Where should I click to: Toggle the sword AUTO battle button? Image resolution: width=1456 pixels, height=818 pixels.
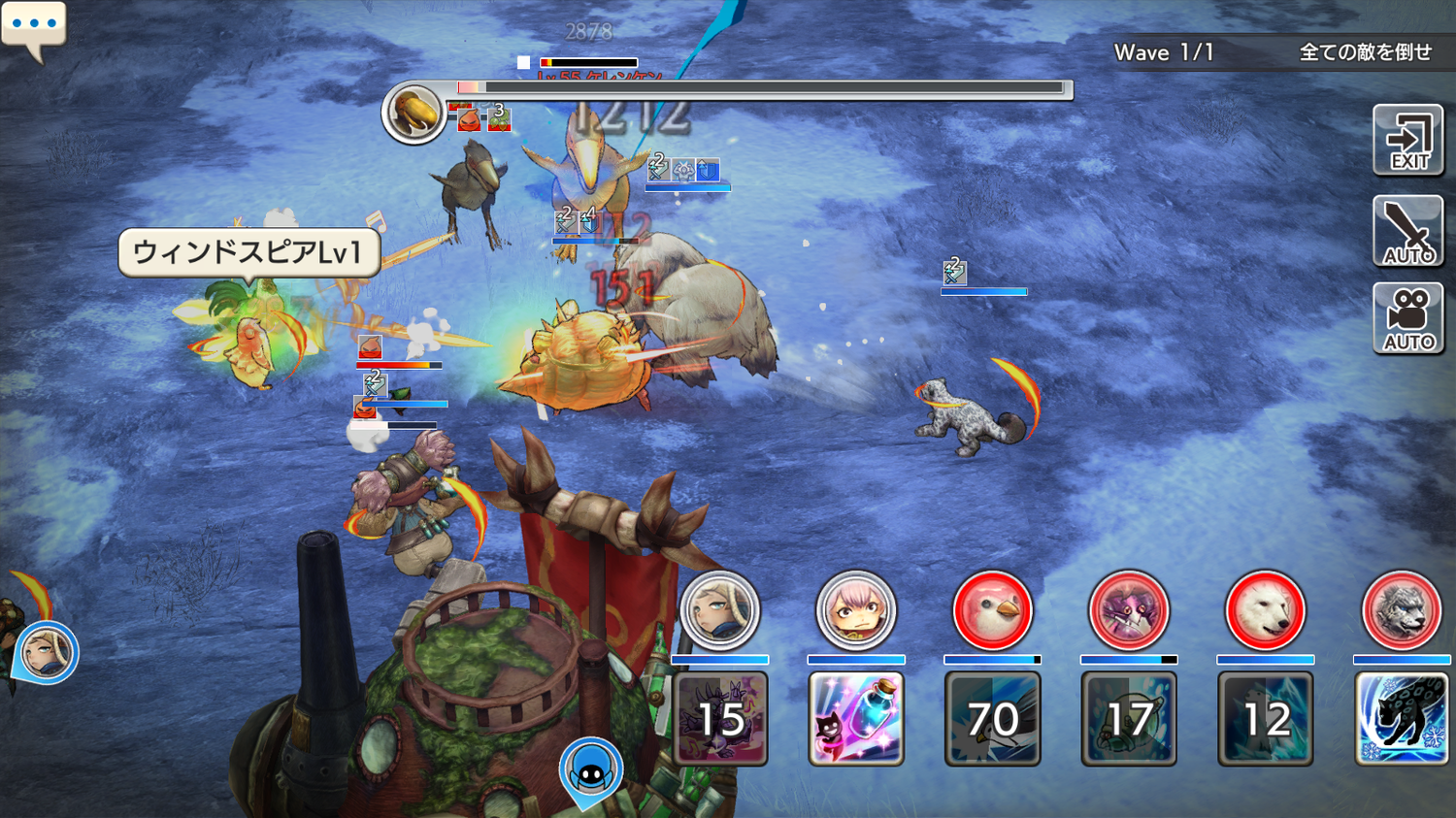point(1407,231)
